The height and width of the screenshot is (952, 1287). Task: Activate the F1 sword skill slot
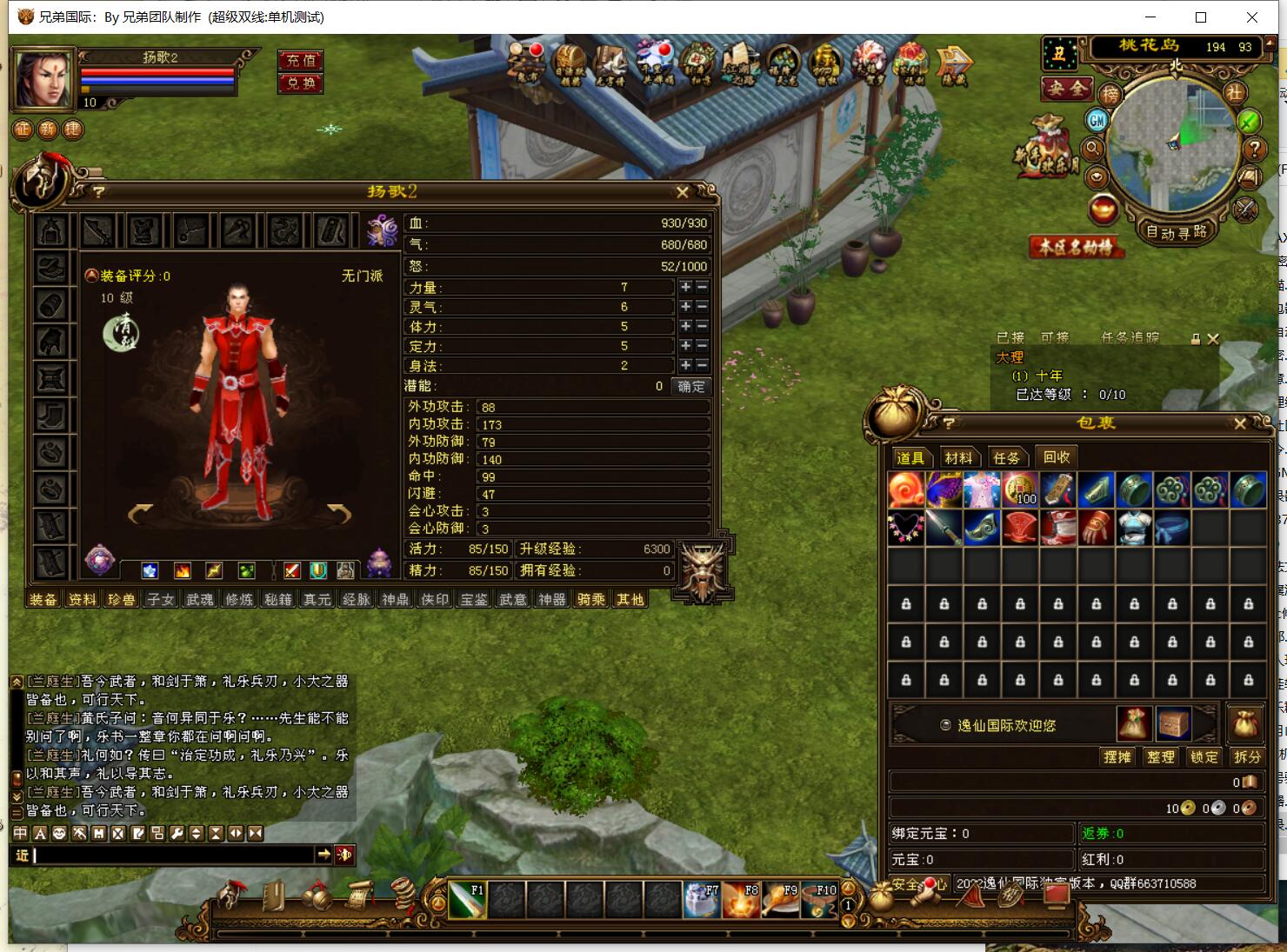[x=467, y=900]
